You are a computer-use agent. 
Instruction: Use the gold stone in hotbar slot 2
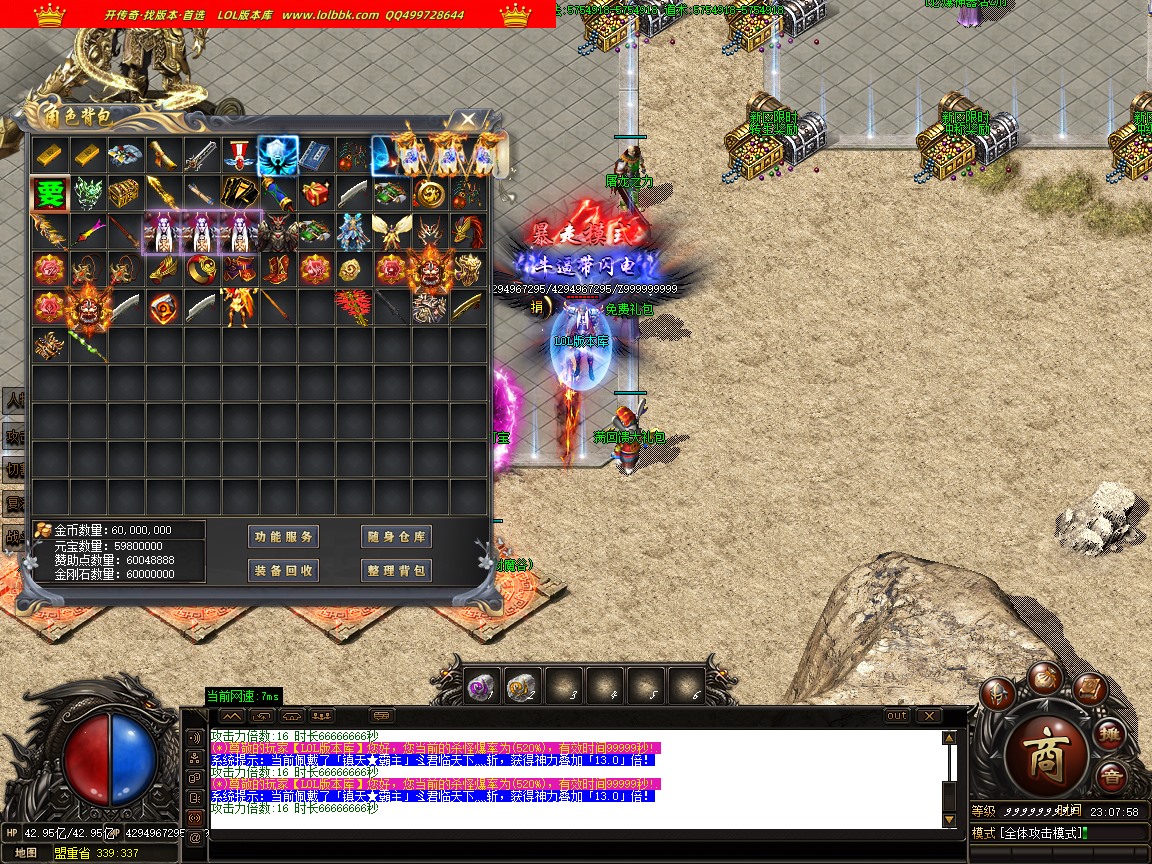pos(522,686)
